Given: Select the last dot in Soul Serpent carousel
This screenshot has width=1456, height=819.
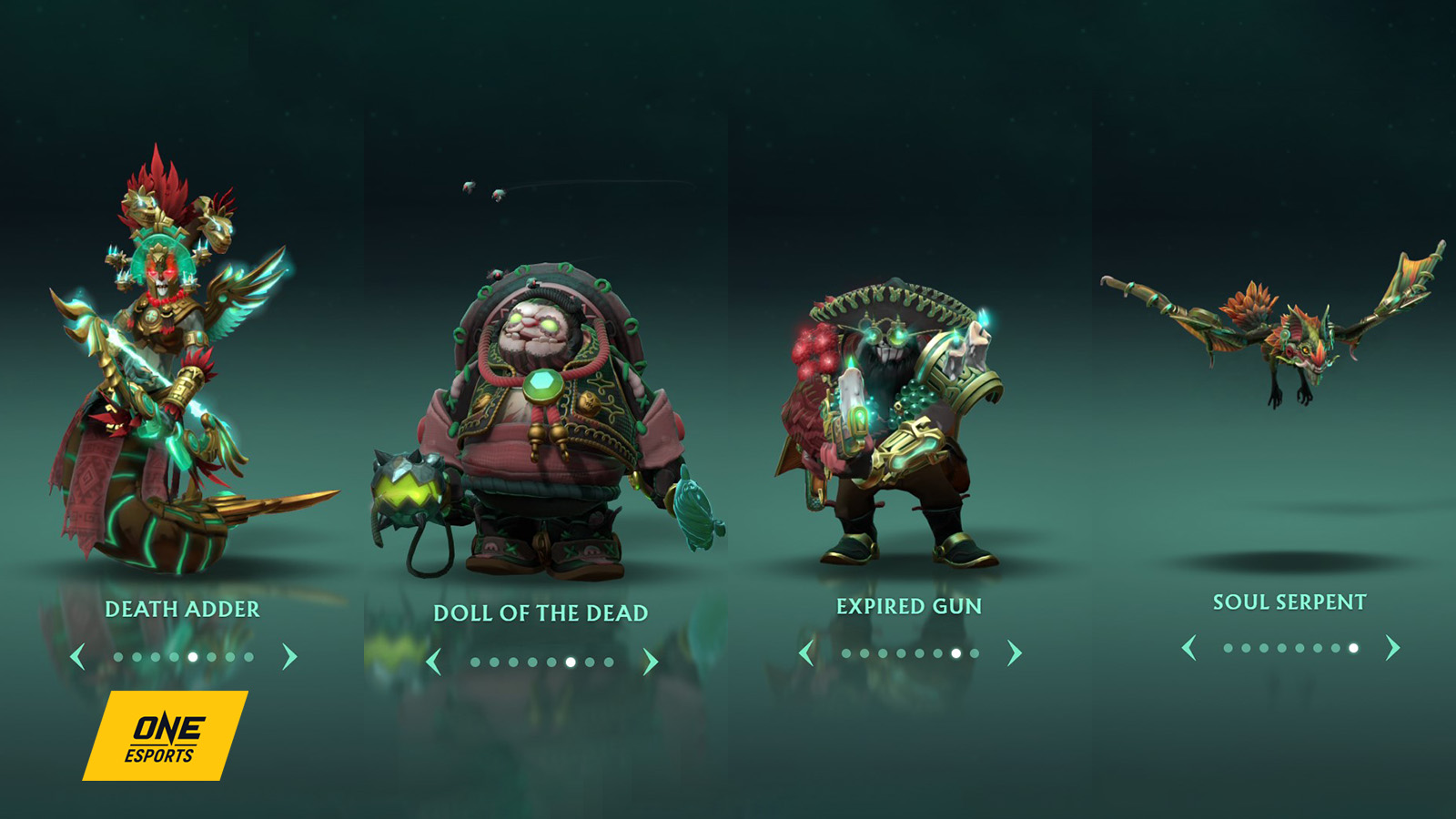Looking at the screenshot, I should tap(1353, 649).
